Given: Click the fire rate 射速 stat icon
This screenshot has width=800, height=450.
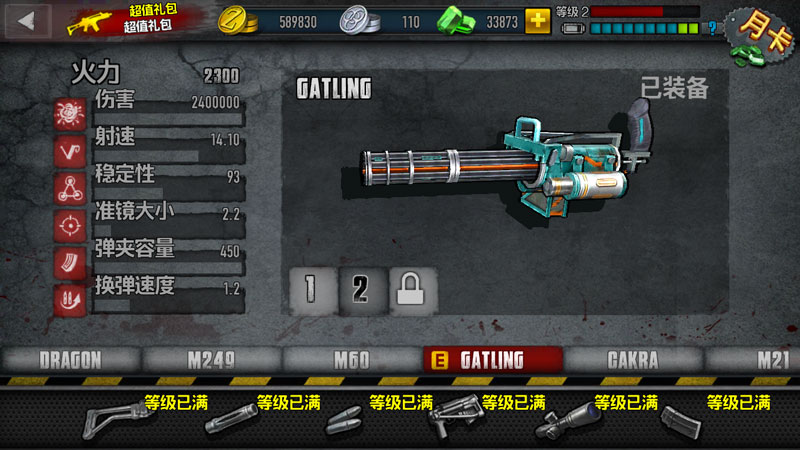Looking at the screenshot, I should point(70,150).
